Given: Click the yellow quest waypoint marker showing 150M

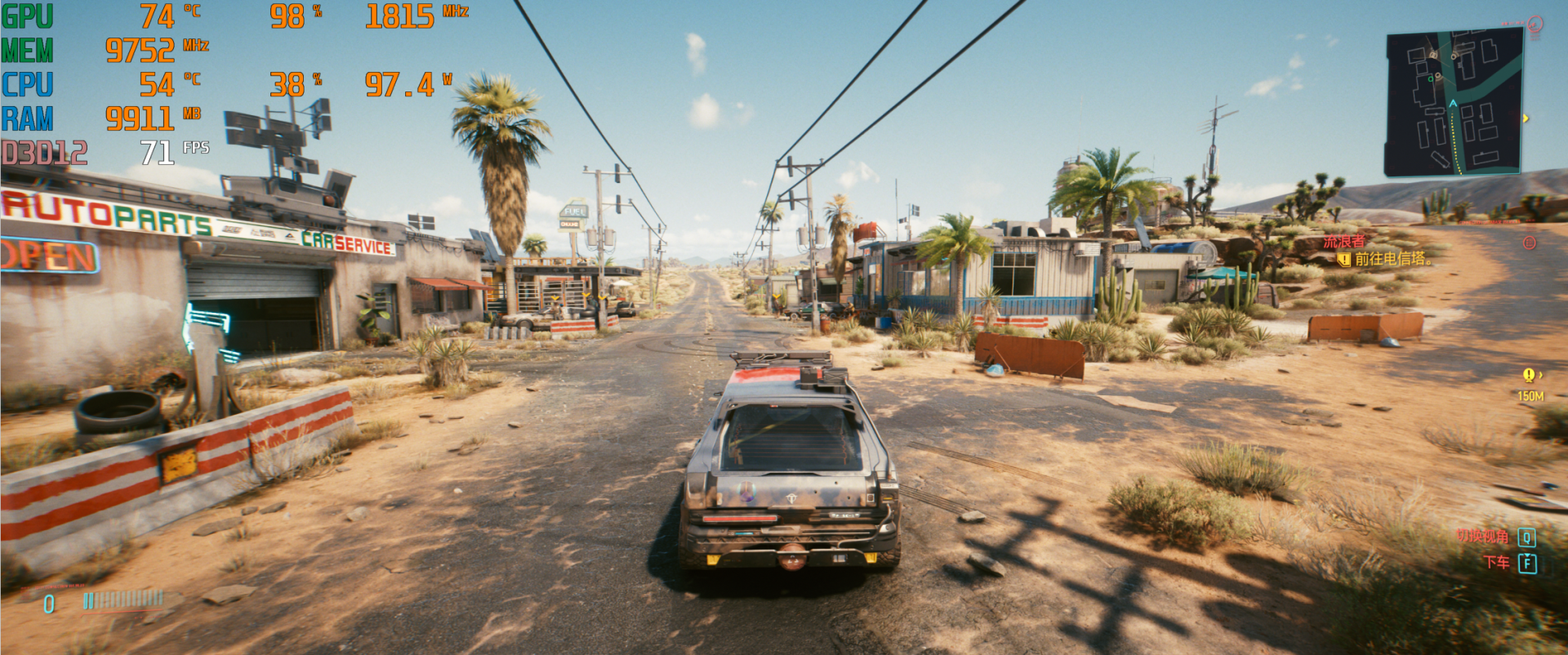Looking at the screenshot, I should 1529,376.
